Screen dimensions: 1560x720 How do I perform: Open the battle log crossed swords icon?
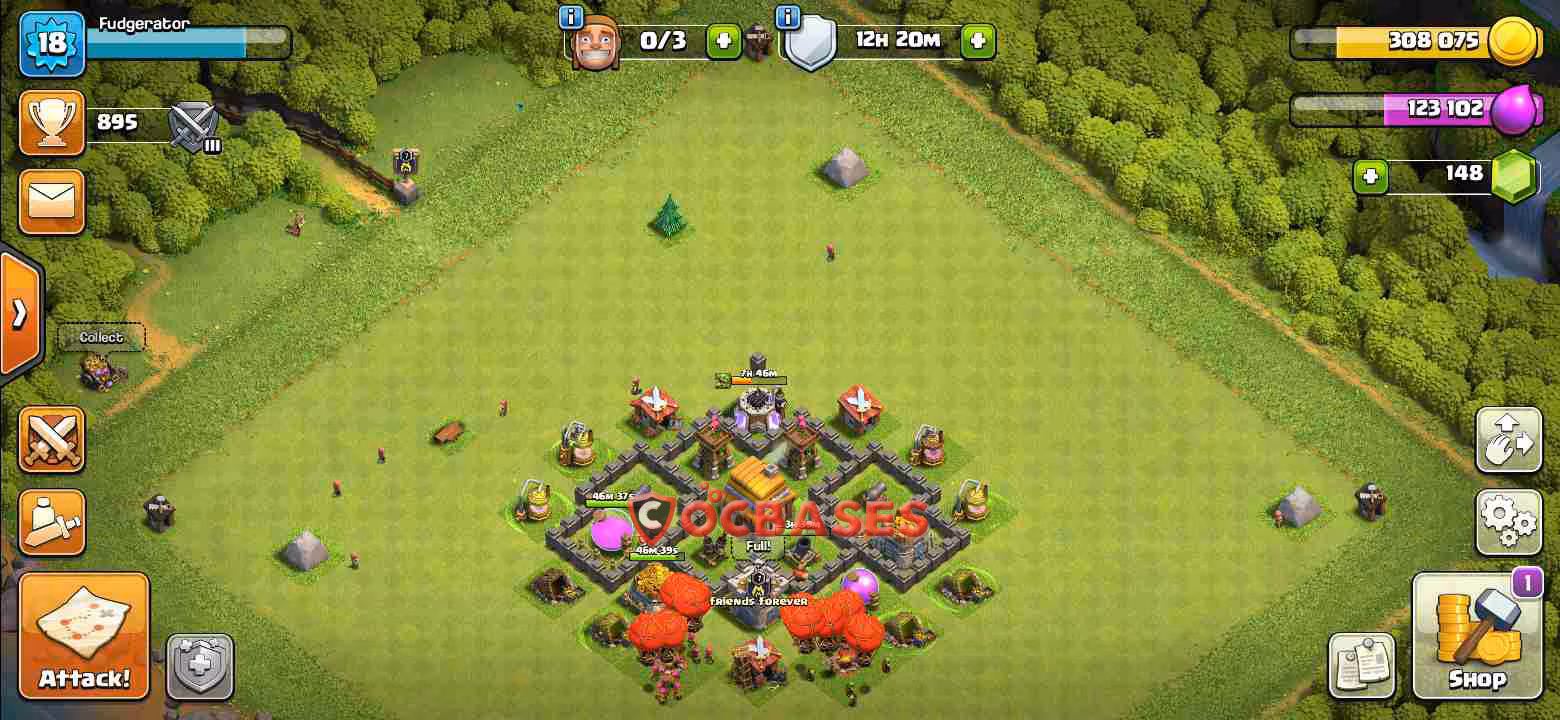click(x=52, y=438)
